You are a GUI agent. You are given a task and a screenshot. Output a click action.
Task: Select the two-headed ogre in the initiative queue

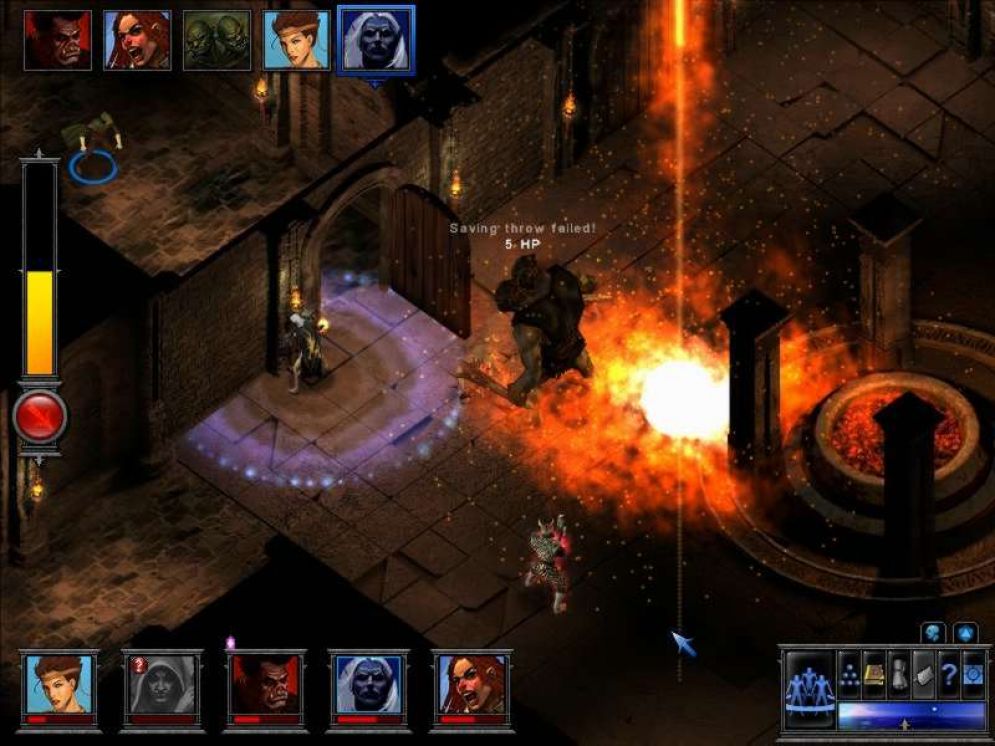pyautogui.click(x=217, y=40)
